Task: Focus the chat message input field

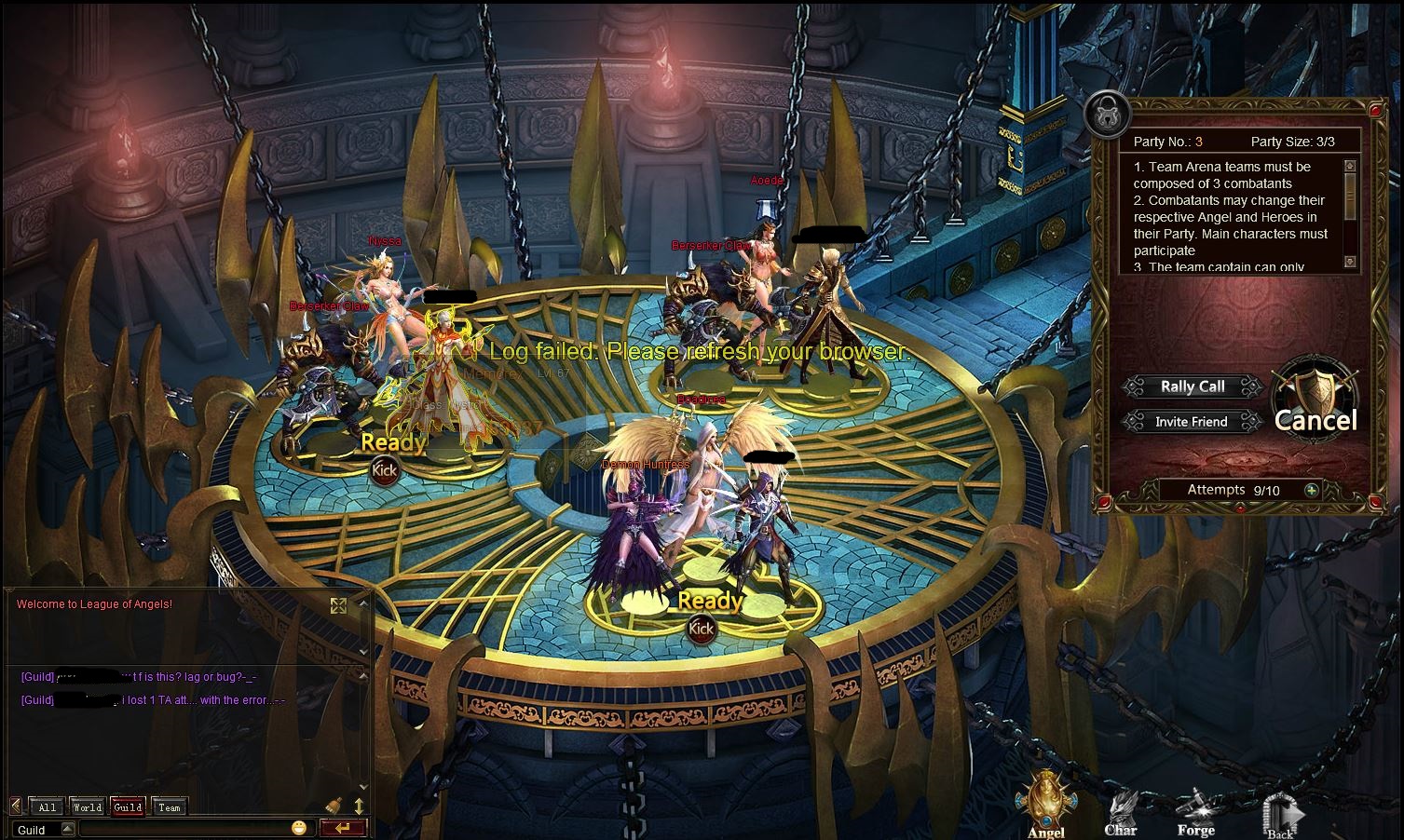Action: click(184, 829)
